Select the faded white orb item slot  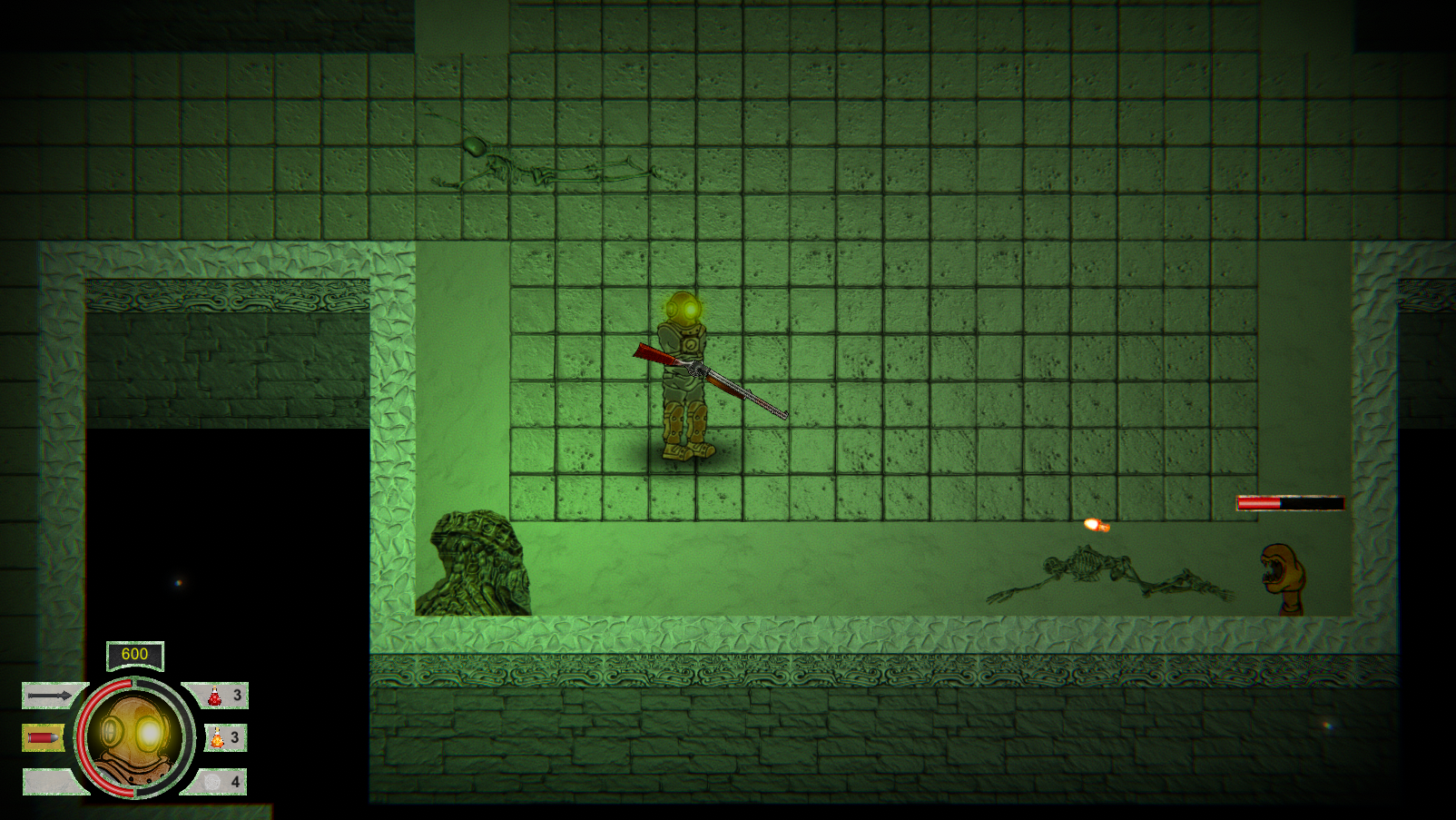tap(213, 781)
